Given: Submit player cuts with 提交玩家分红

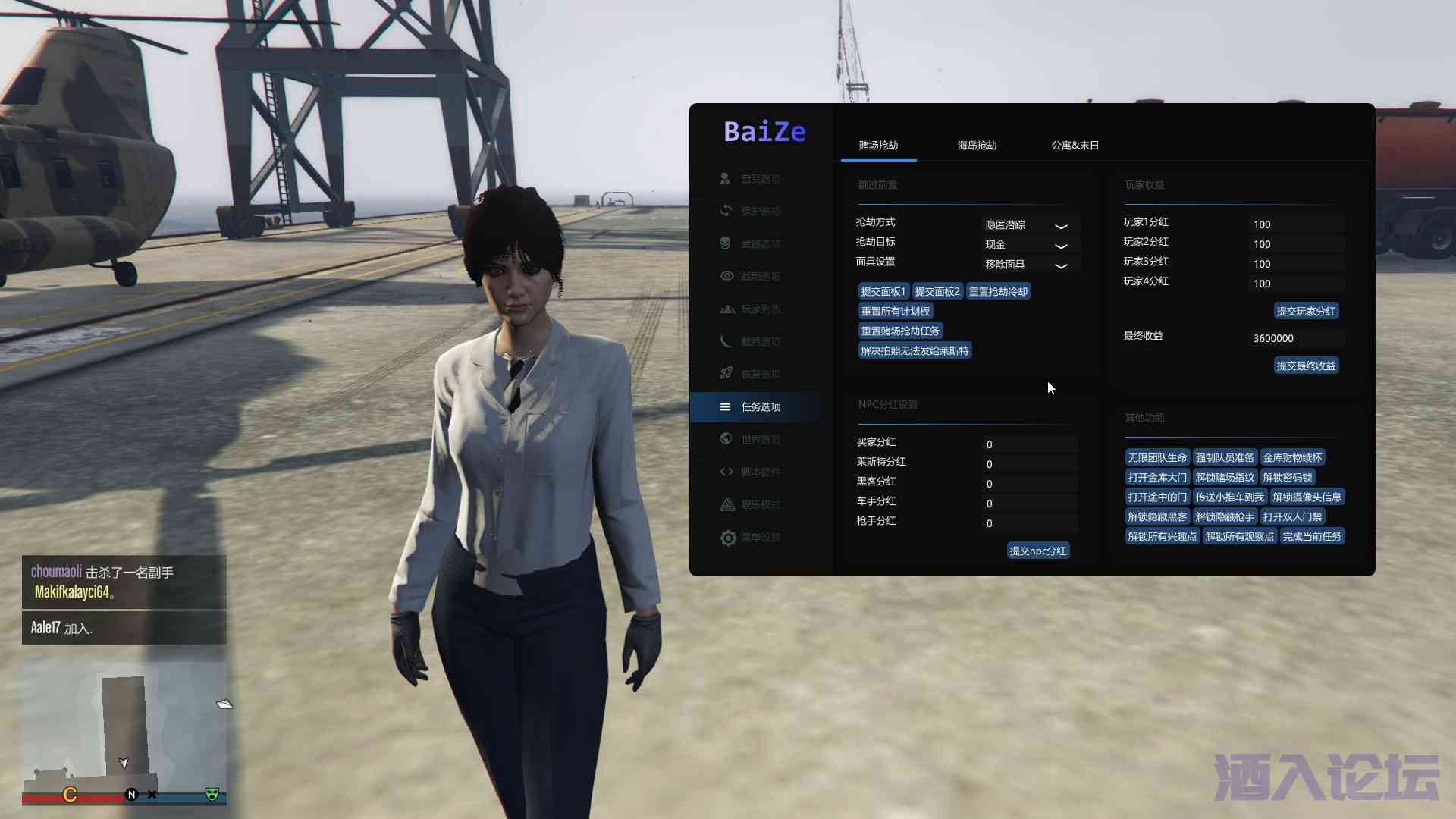Looking at the screenshot, I should point(1306,312).
